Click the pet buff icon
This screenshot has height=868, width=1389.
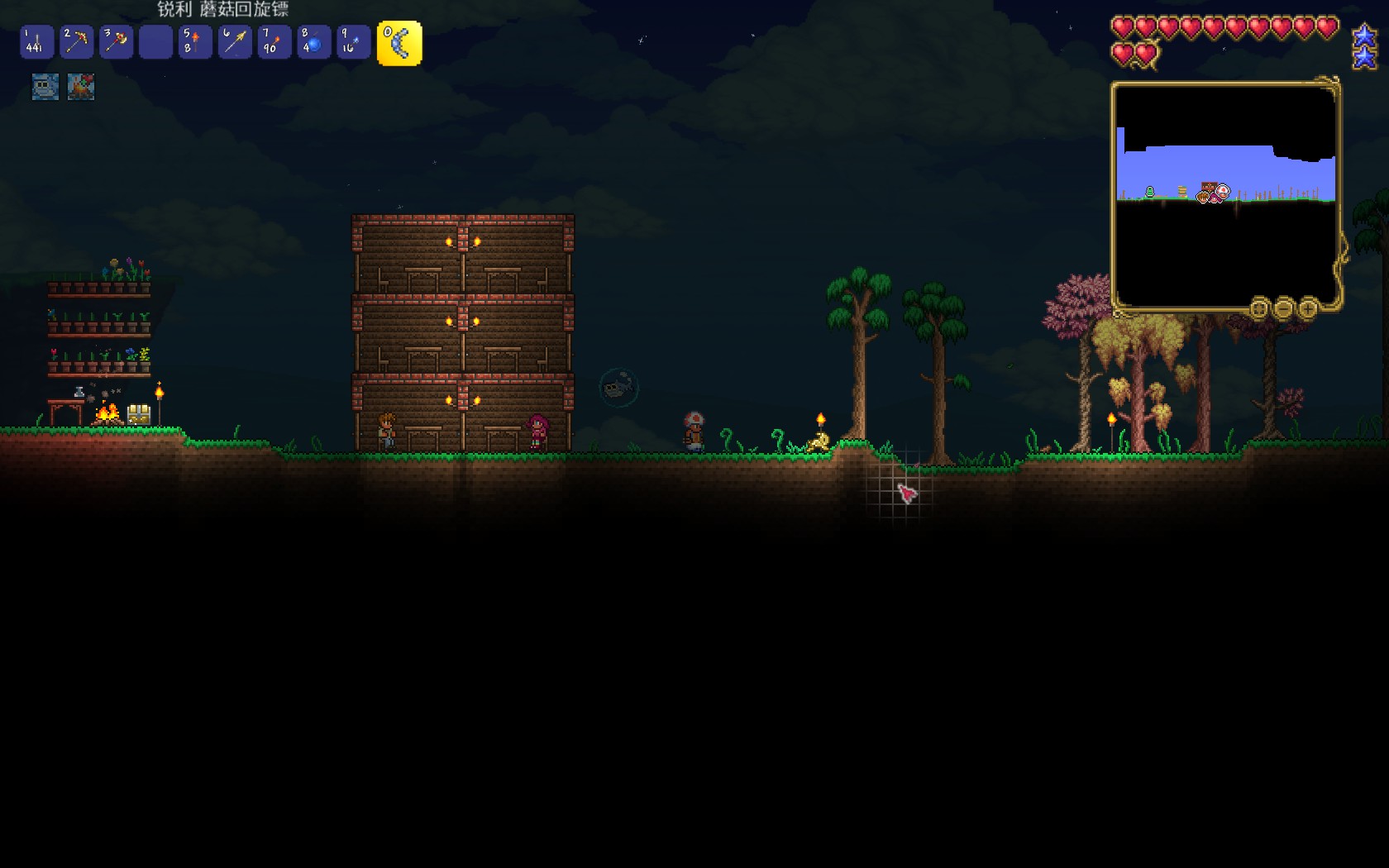pos(45,87)
